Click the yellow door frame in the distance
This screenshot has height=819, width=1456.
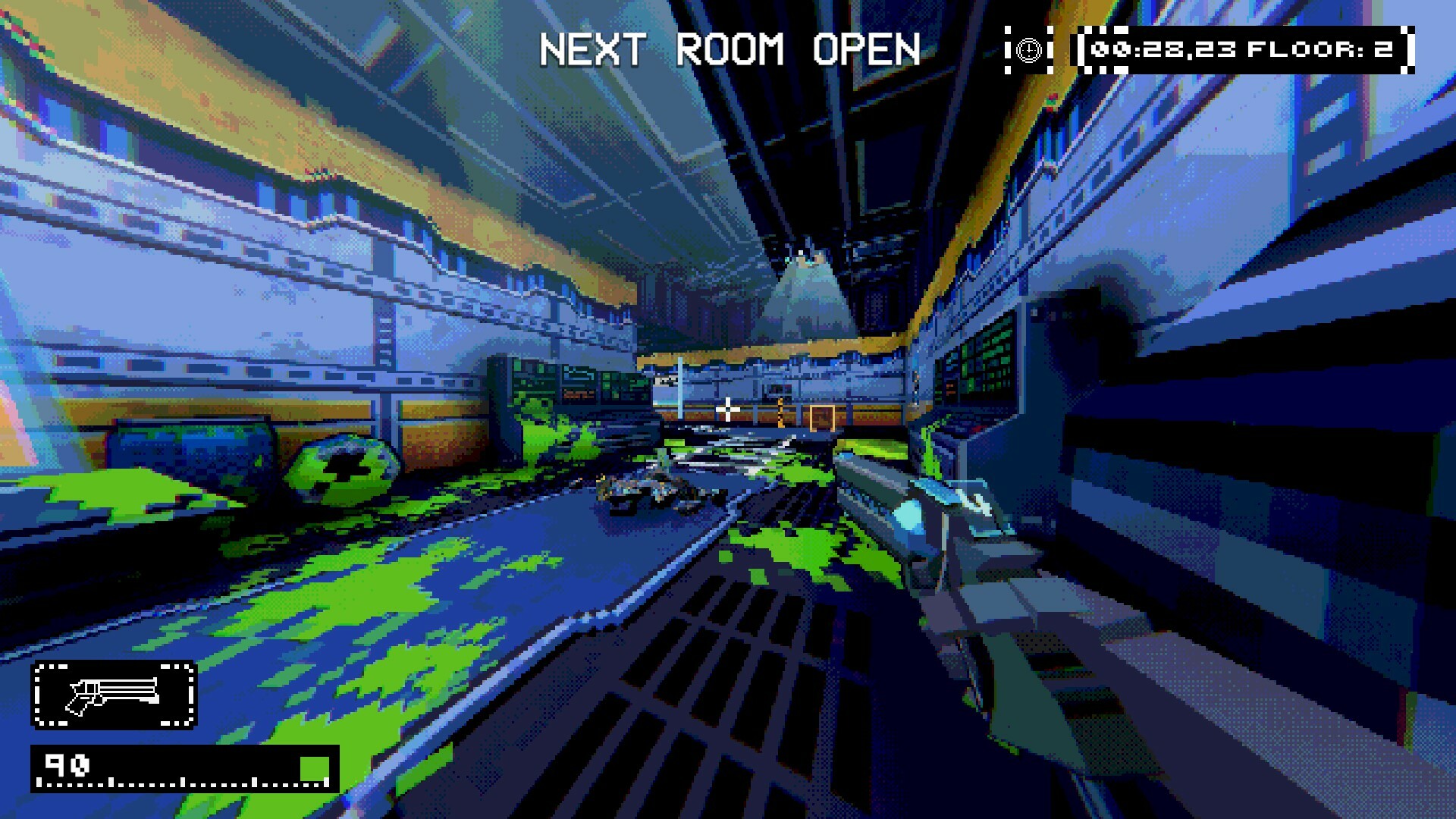(x=821, y=416)
